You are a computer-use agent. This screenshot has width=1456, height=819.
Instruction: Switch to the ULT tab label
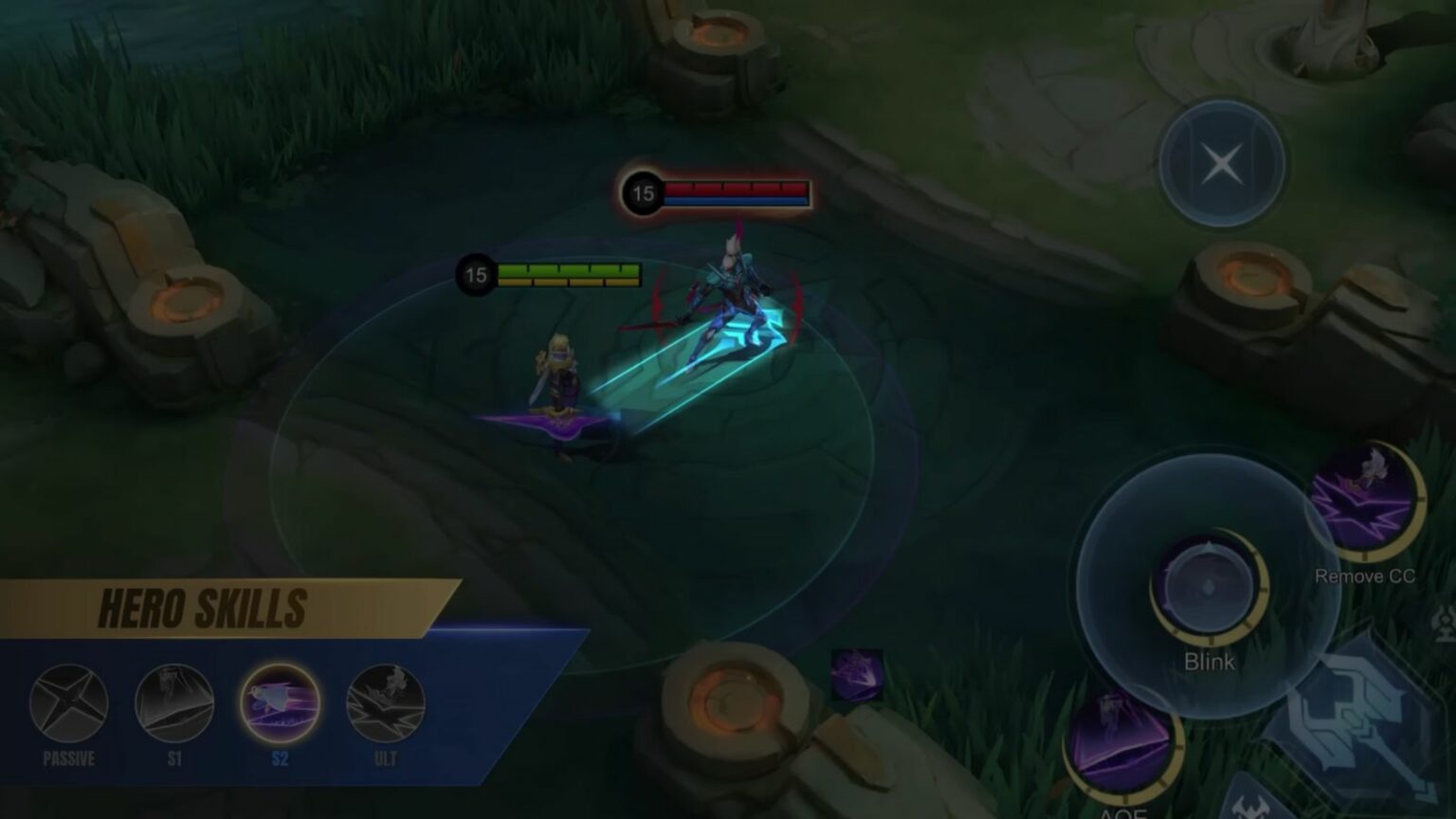[385, 759]
